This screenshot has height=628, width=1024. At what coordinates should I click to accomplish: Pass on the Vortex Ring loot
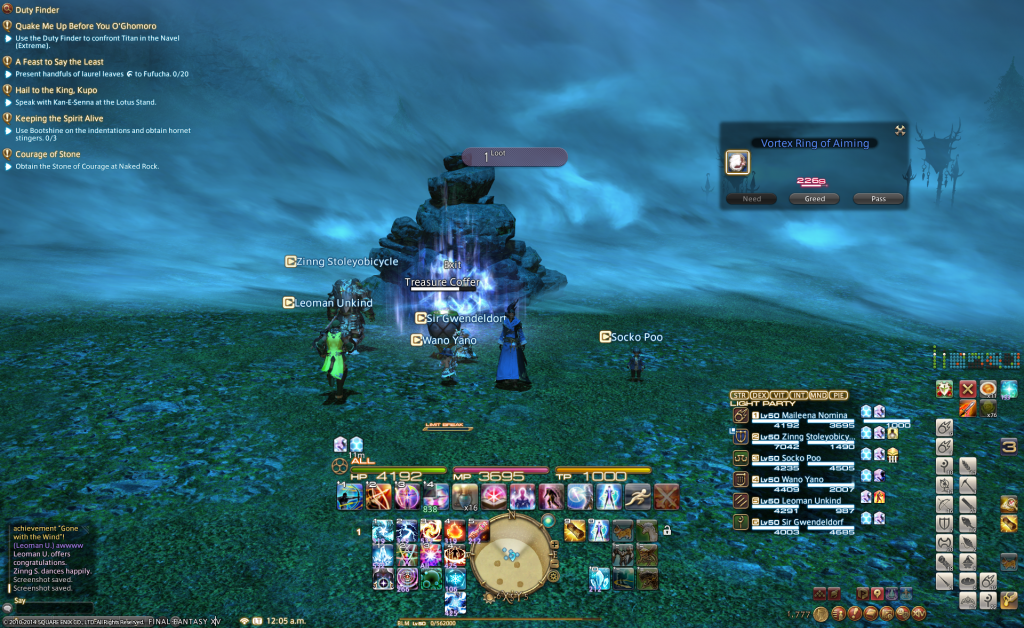click(x=878, y=199)
